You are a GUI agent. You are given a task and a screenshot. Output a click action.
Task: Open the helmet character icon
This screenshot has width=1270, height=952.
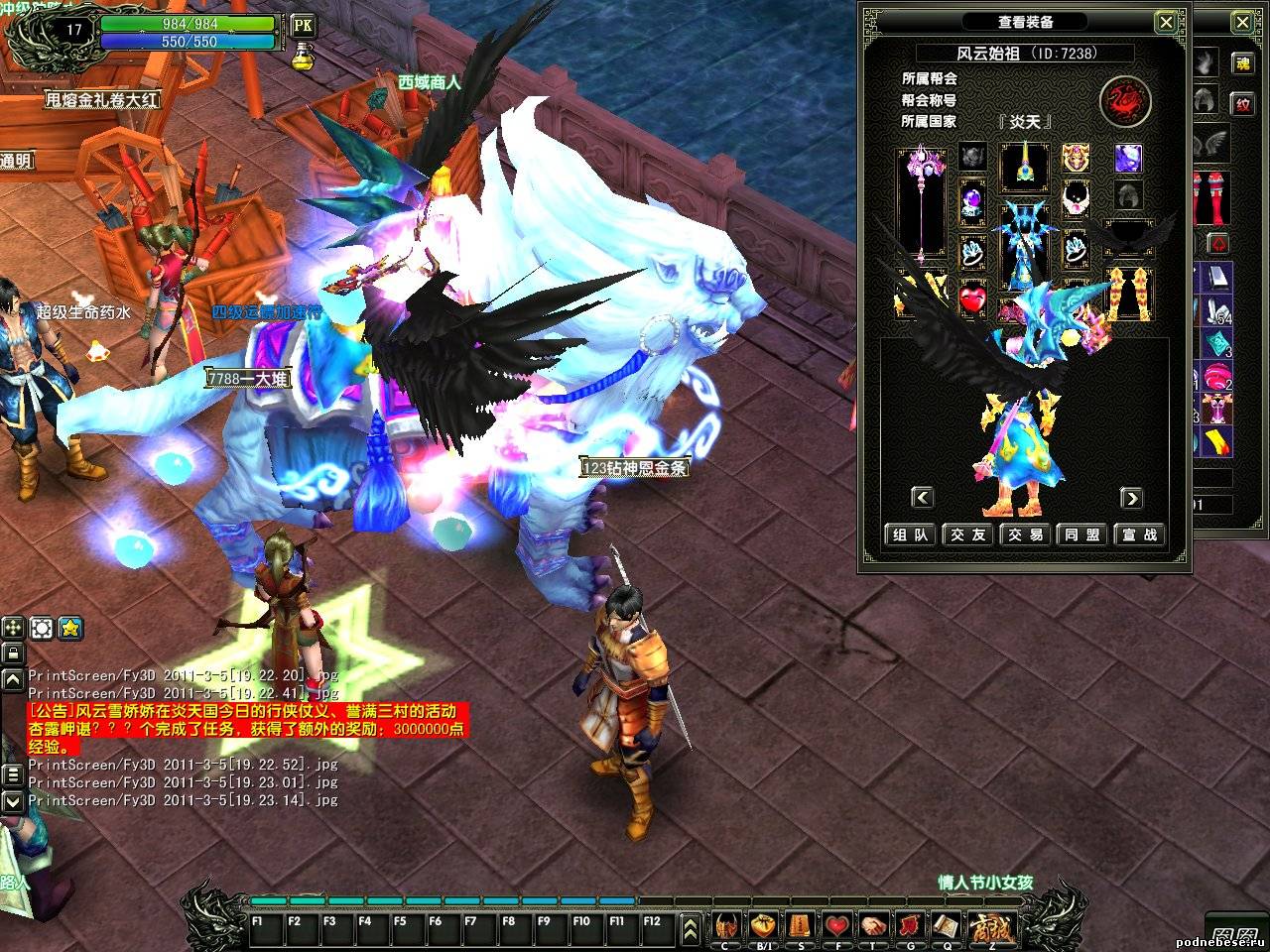pyautogui.click(x=727, y=926)
